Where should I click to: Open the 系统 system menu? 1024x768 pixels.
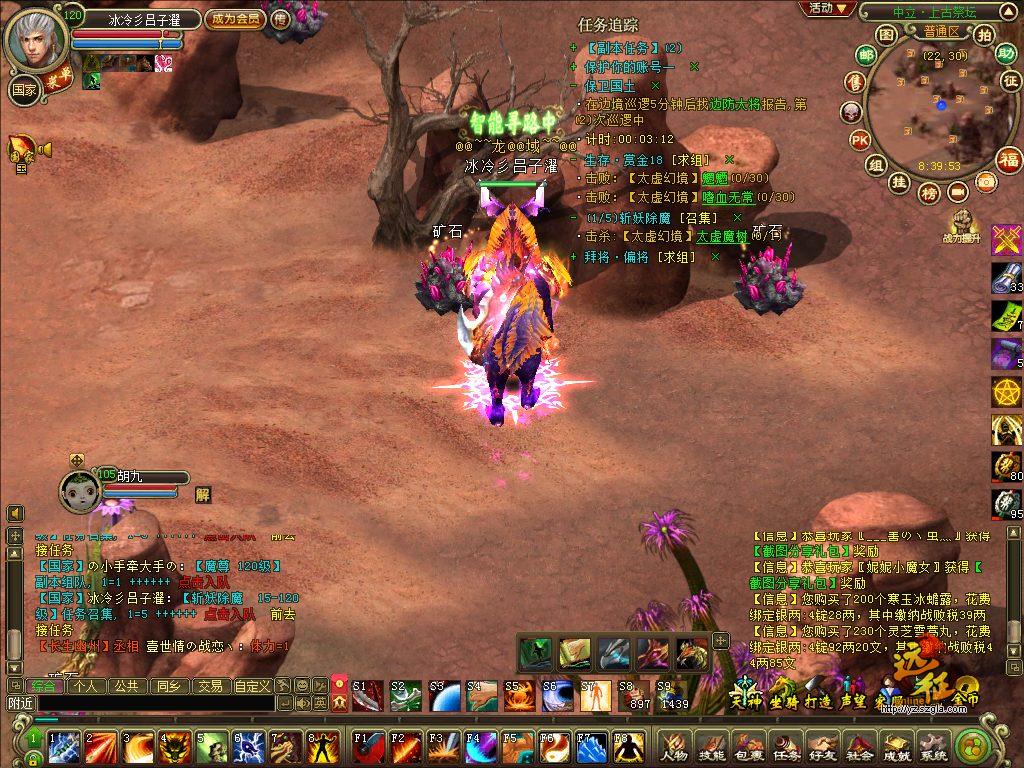(933, 746)
